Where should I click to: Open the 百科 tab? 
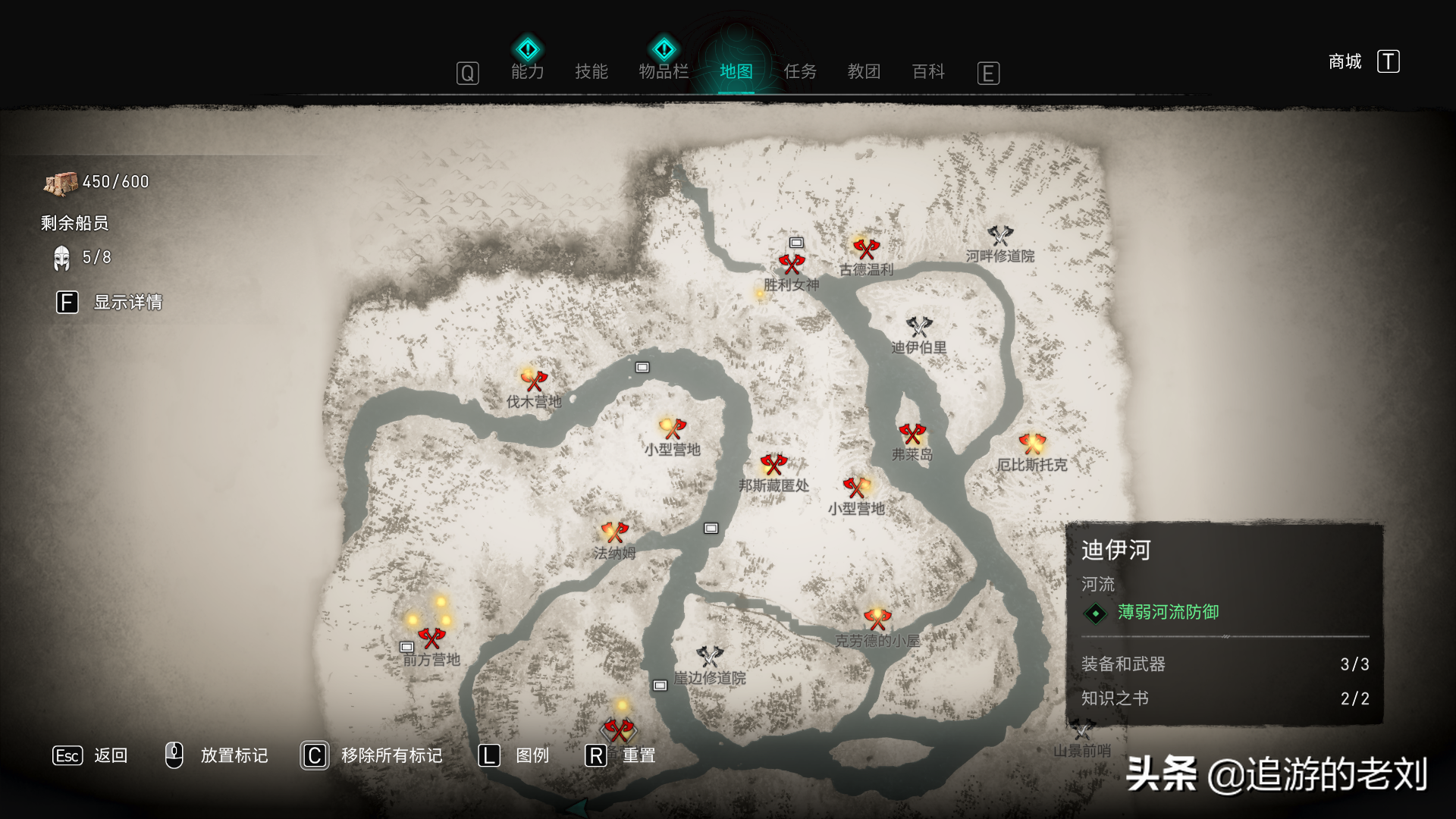pos(928,71)
